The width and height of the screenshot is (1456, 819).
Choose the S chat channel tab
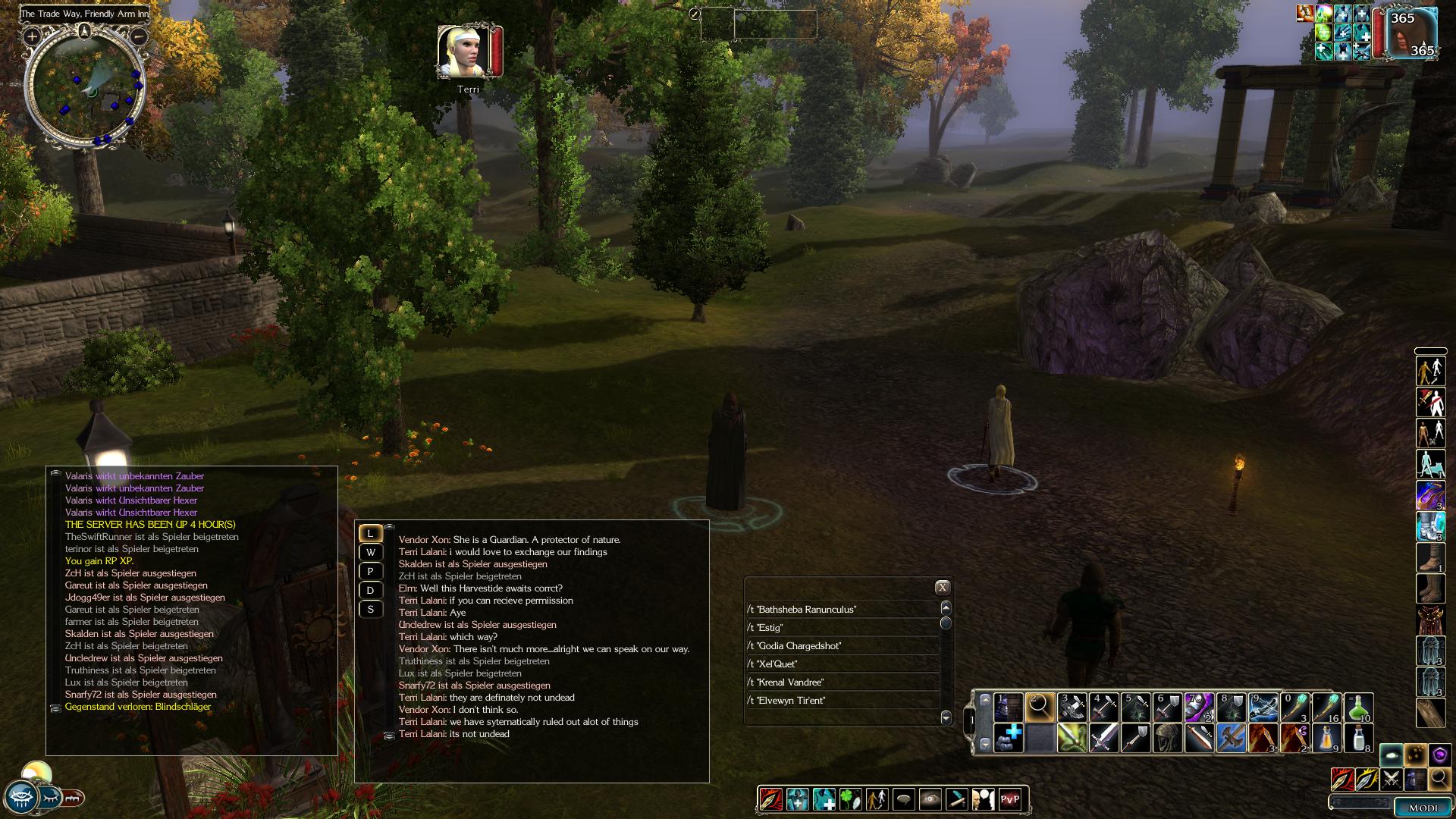tap(371, 609)
